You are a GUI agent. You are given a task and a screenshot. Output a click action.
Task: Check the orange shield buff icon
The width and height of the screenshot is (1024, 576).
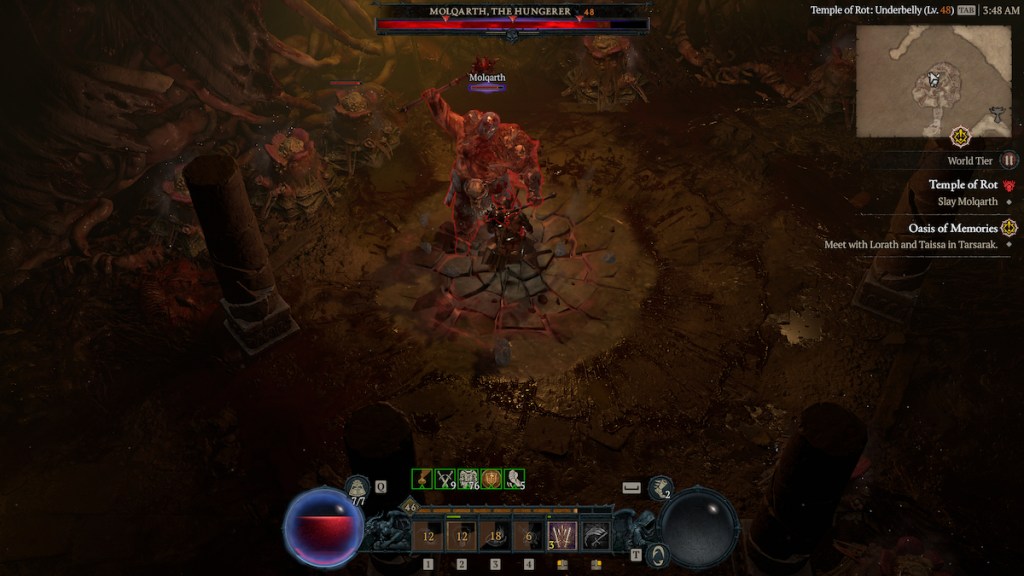(x=491, y=479)
